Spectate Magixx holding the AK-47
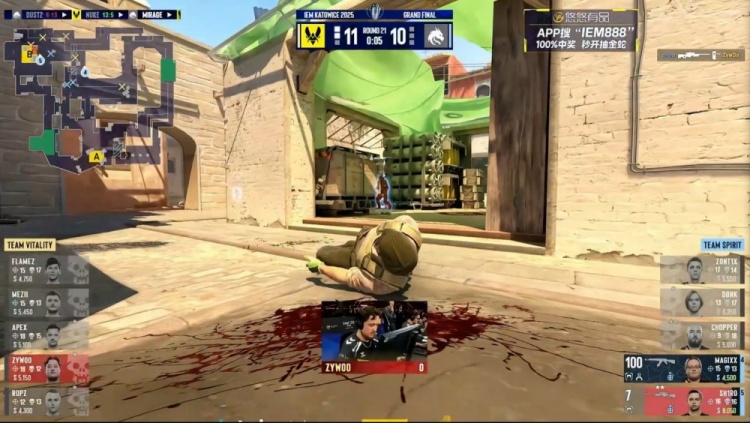 click(x=685, y=369)
